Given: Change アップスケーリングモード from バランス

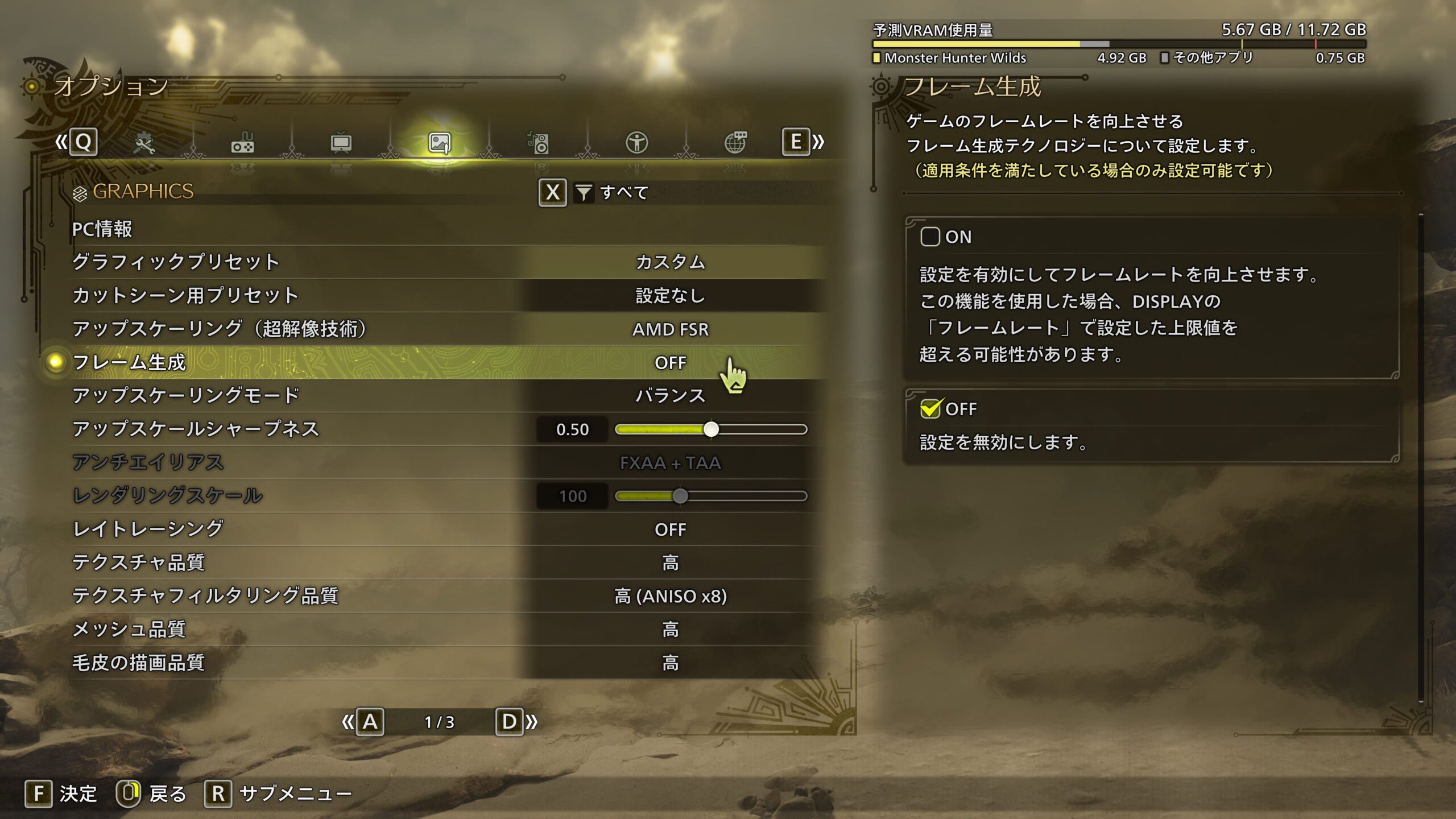Looking at the screenshot, I should 670,396.
